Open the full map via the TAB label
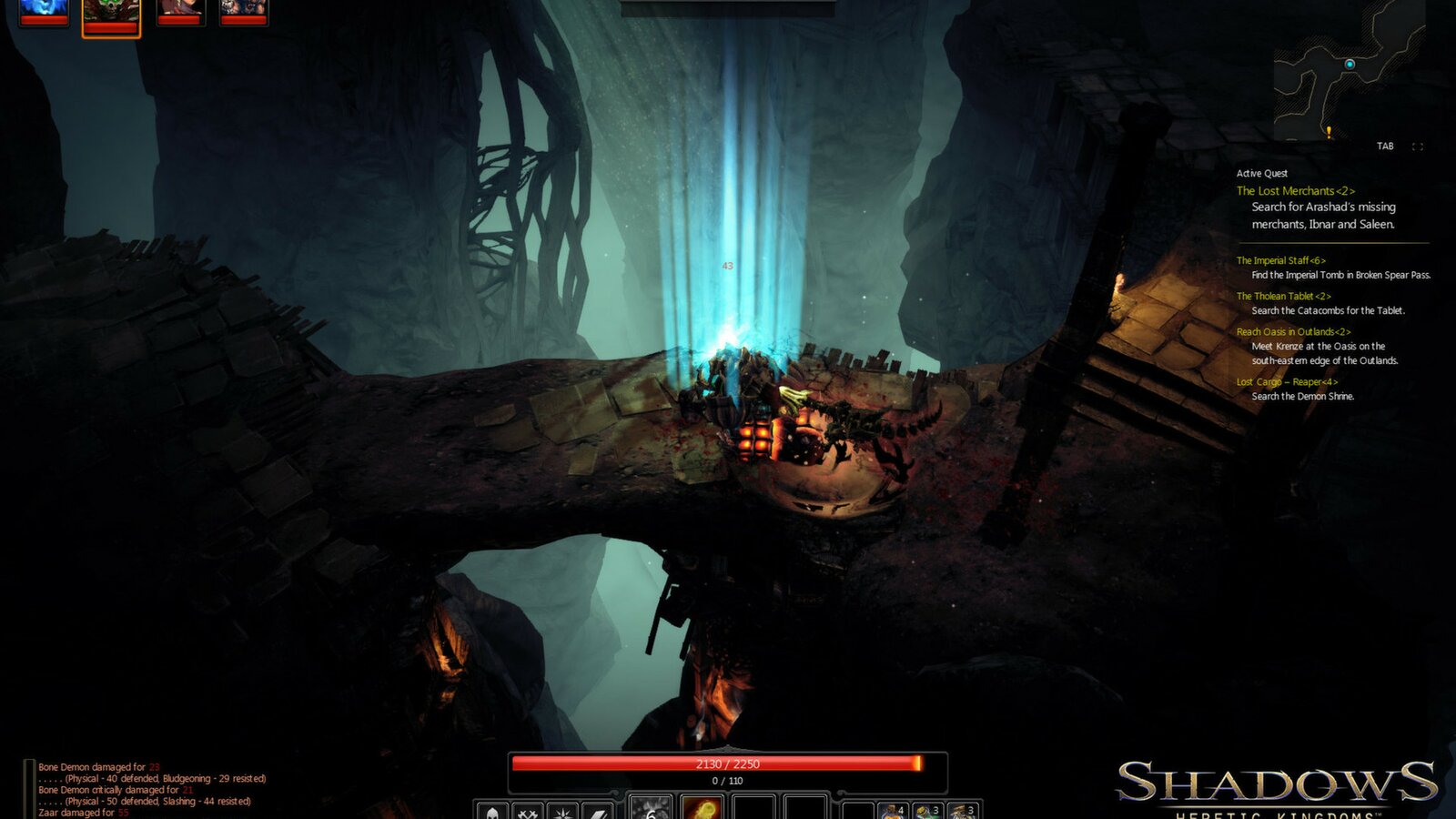The height and width of the screenshot is (819, 1456). [1386, 144]
